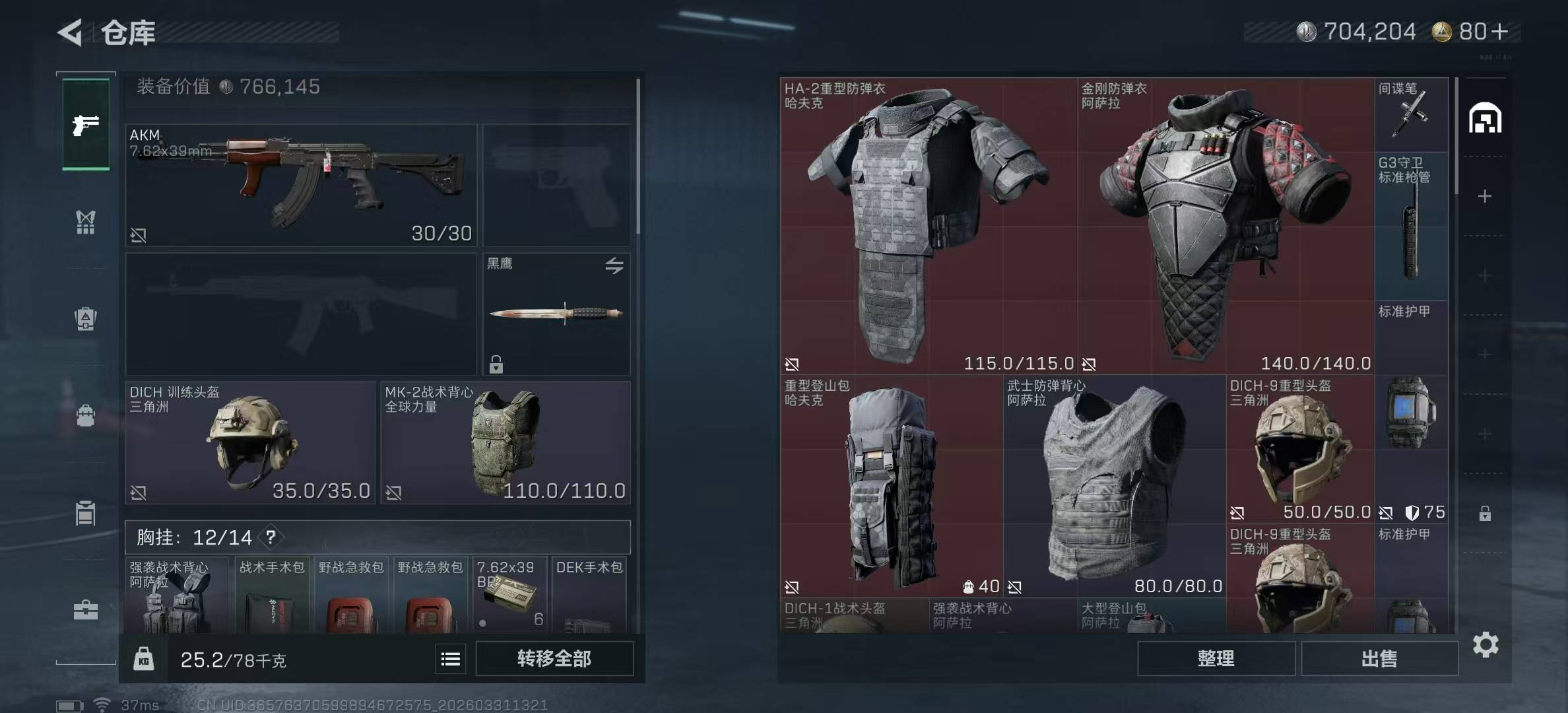The width and height of the screenshot is (1568, 713).
Task: Select the 黑鹰 knife slot
Action: pos(556,314)
